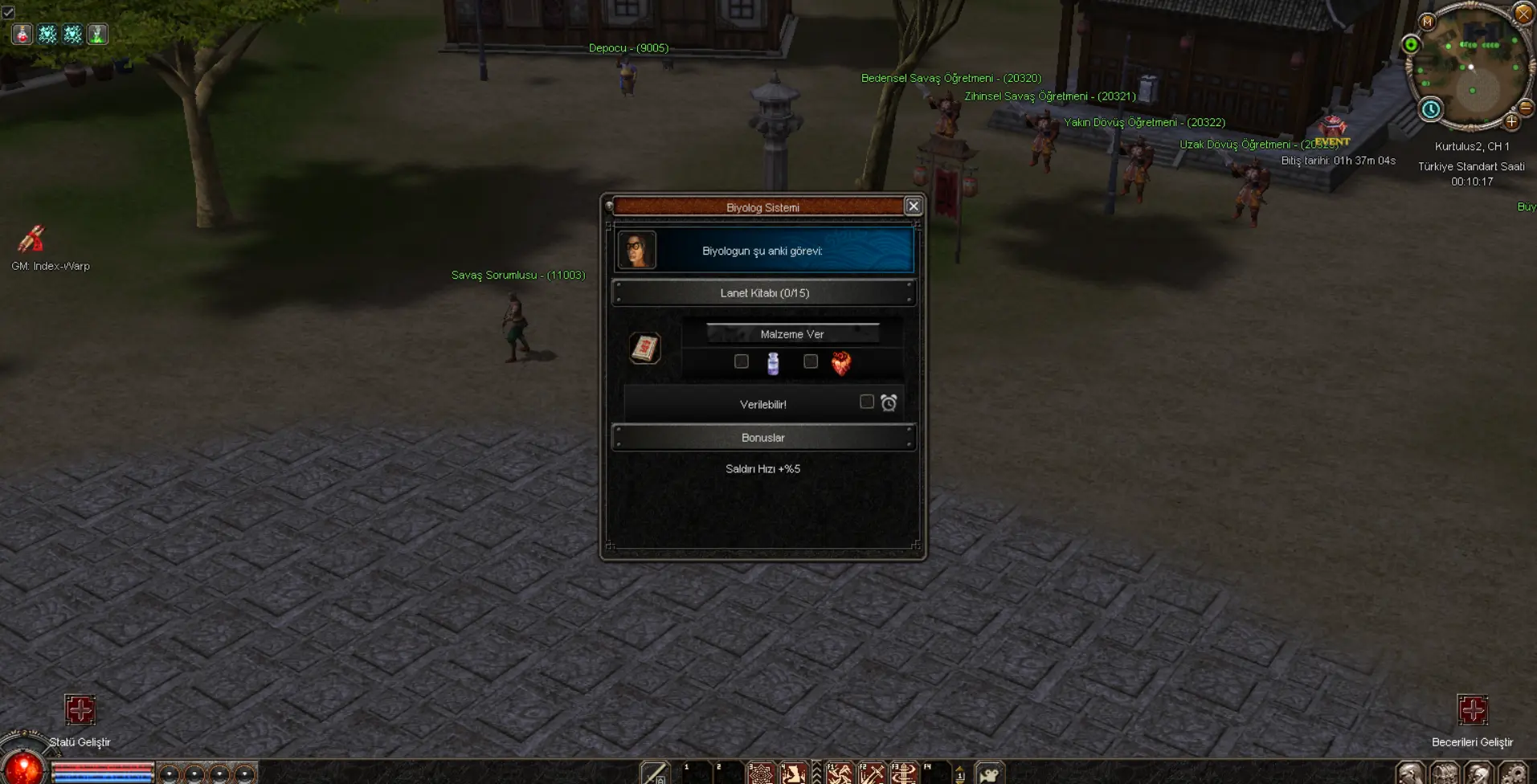Open the EVENT icon near the minimap
1537x784 pixels.
point(1332,129)
